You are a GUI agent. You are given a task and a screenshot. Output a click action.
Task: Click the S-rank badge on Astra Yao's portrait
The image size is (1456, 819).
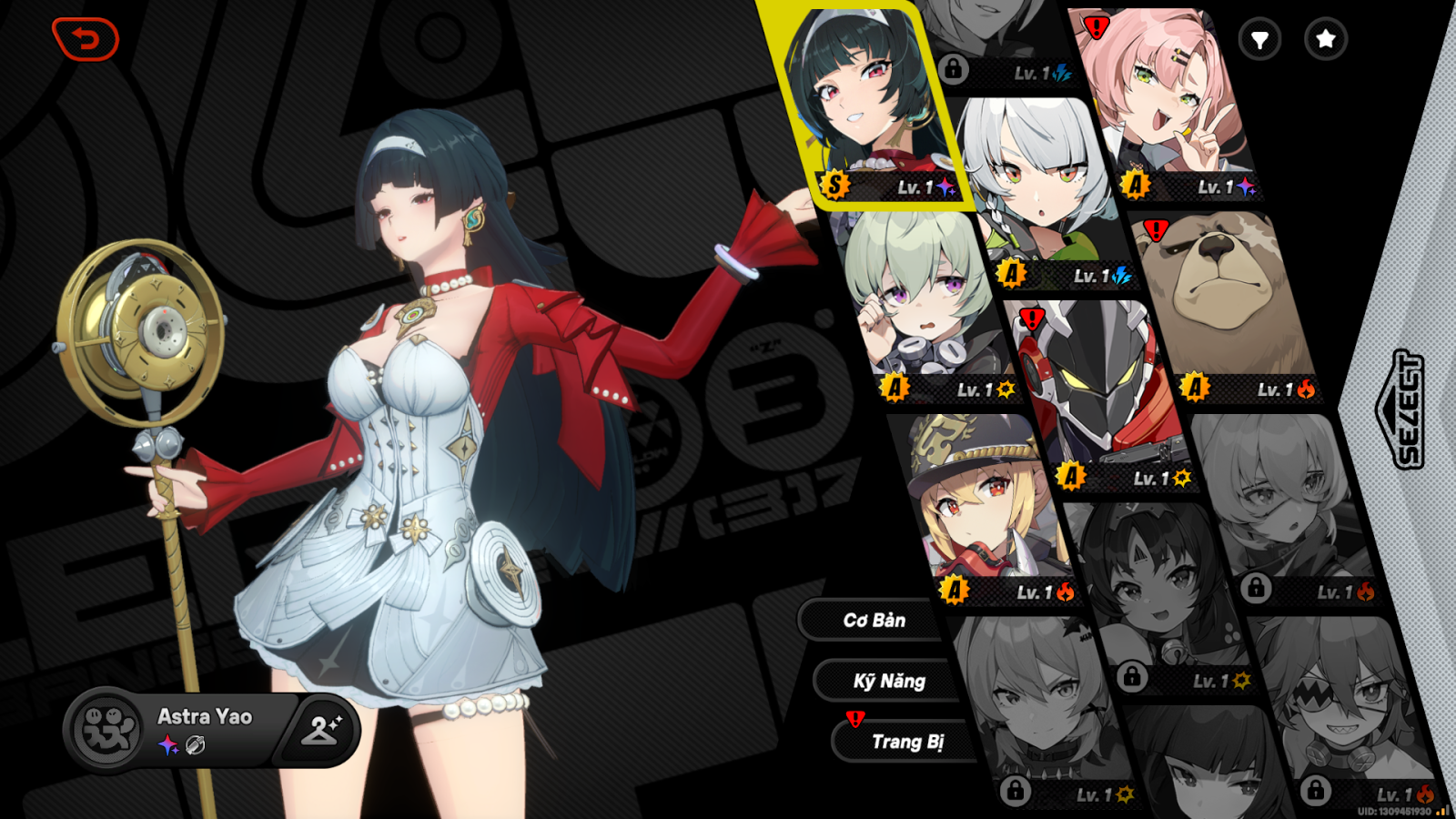[x=834, y=185]
